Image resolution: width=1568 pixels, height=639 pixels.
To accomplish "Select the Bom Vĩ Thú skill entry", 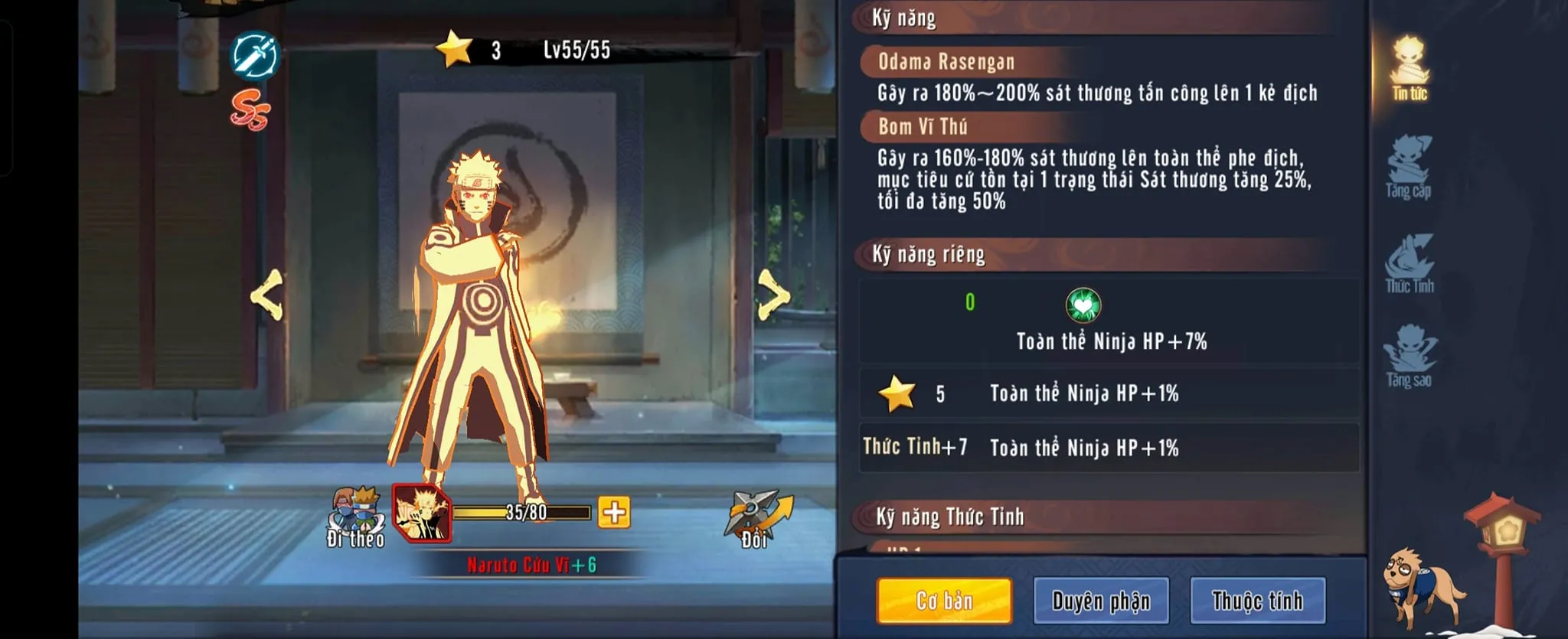I will click(x=923, y=126).
